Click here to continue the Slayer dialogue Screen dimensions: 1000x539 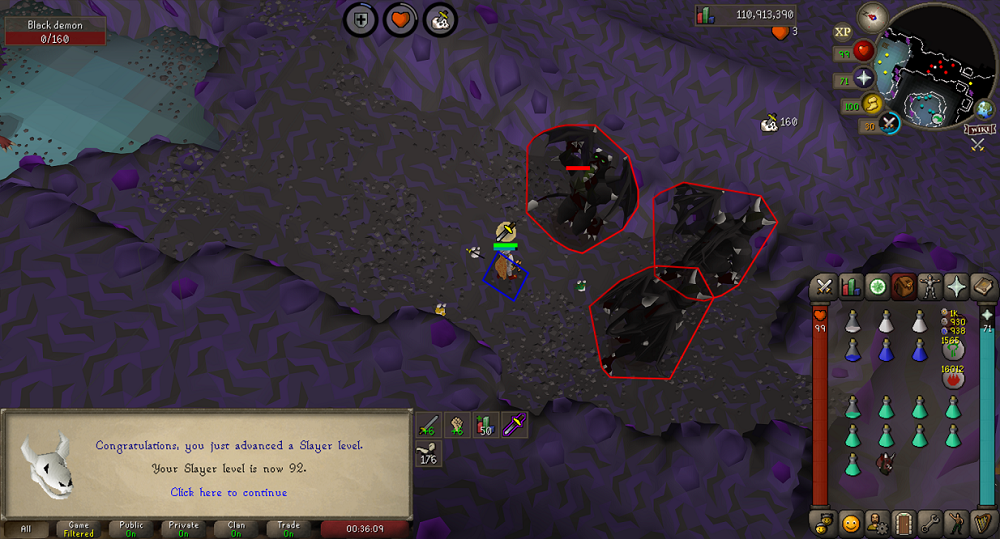coord(228,492)
